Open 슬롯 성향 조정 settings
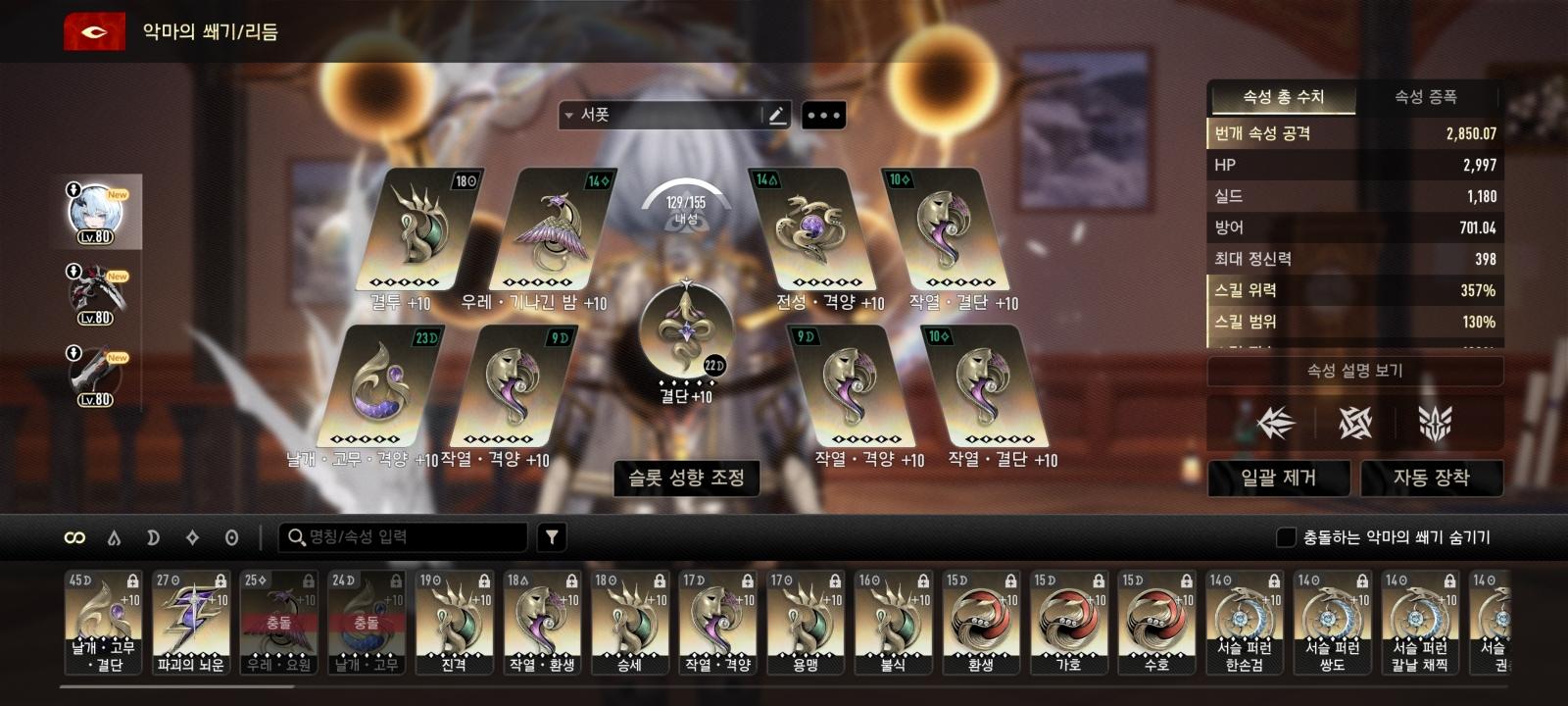The width and height of the screenshot is (1568, 706). 686,478
